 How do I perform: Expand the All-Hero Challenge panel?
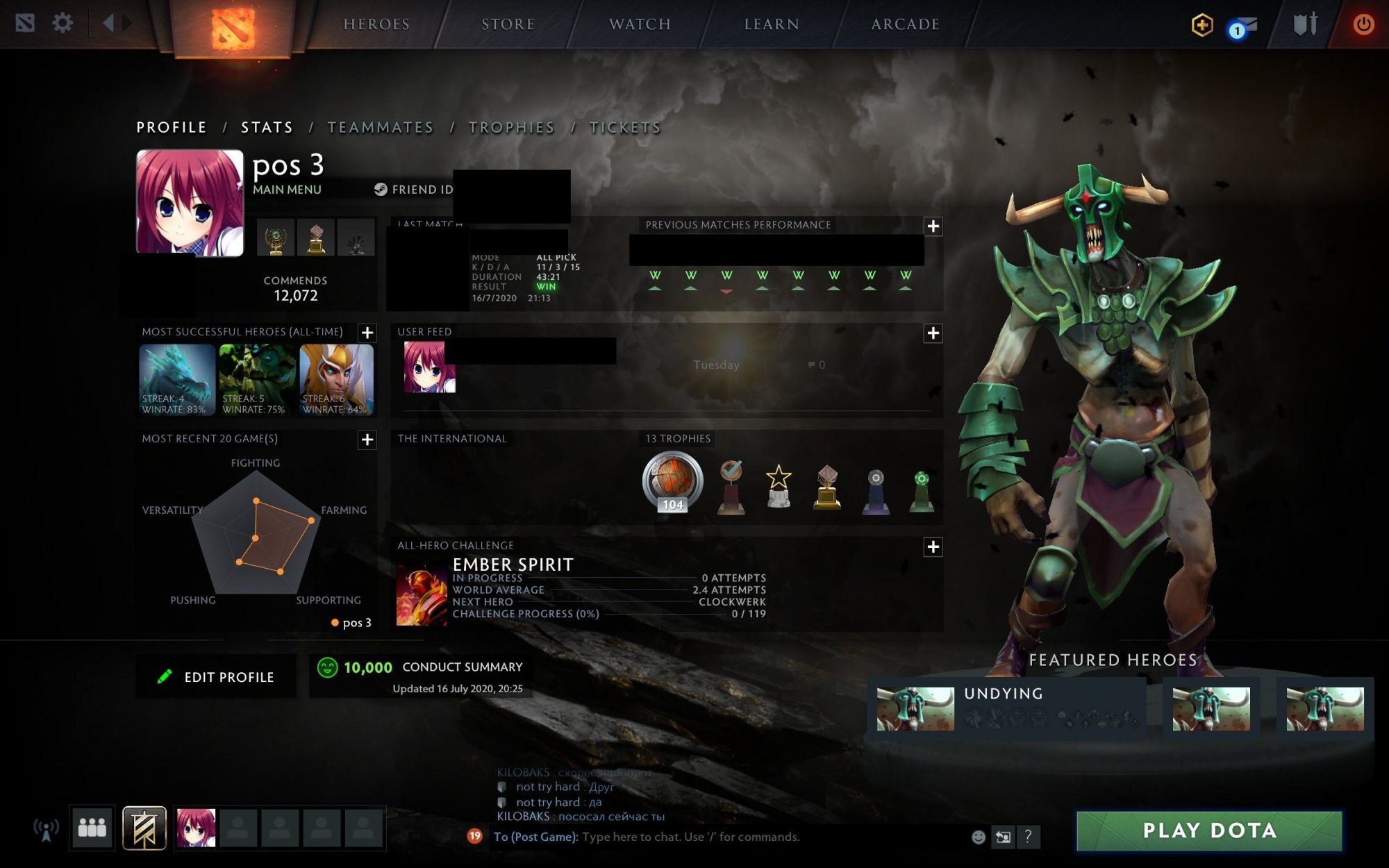coord(933,547)
